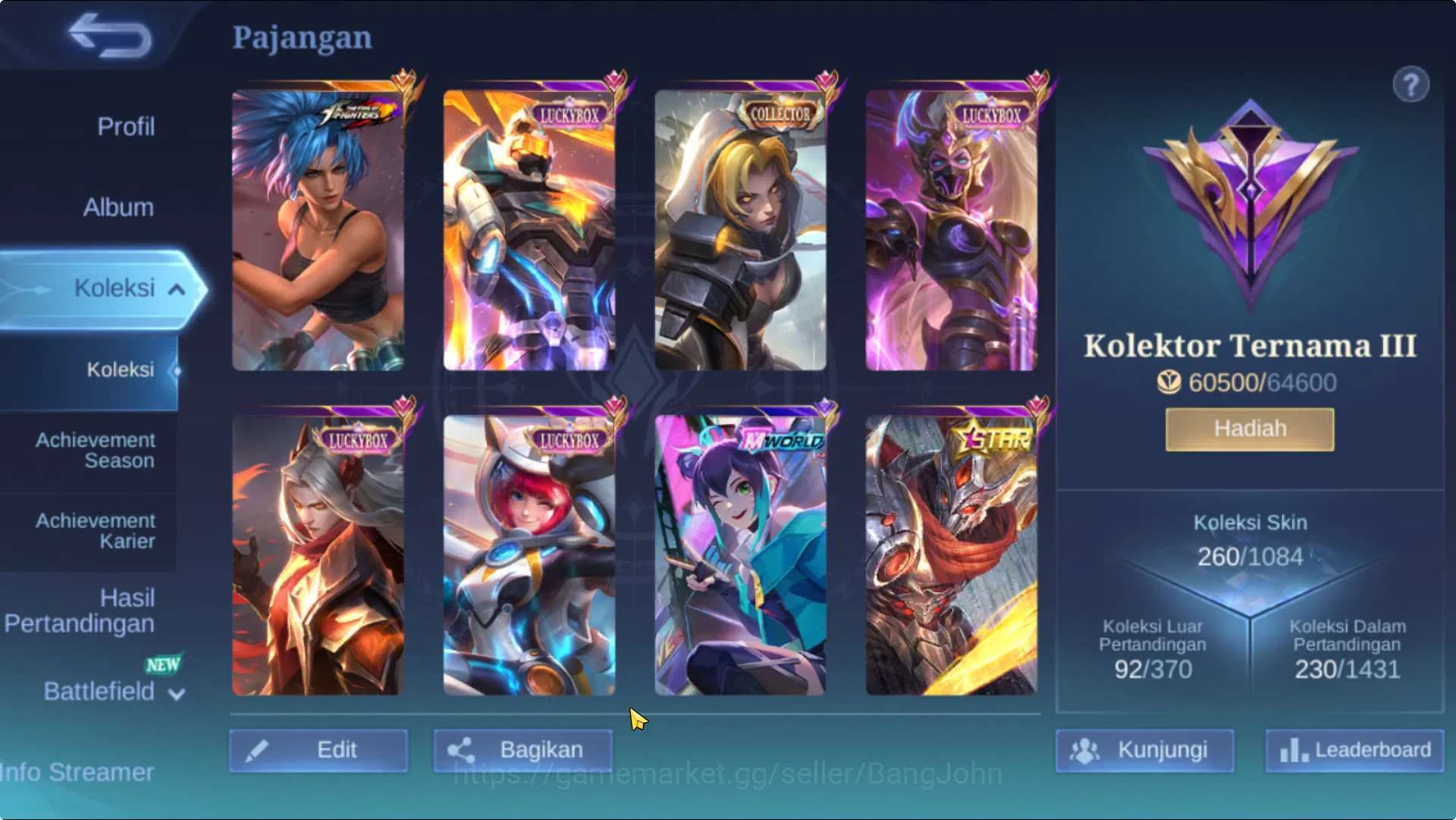Click the people icon on the Kunjungi button

click(x=1086, y=750)
